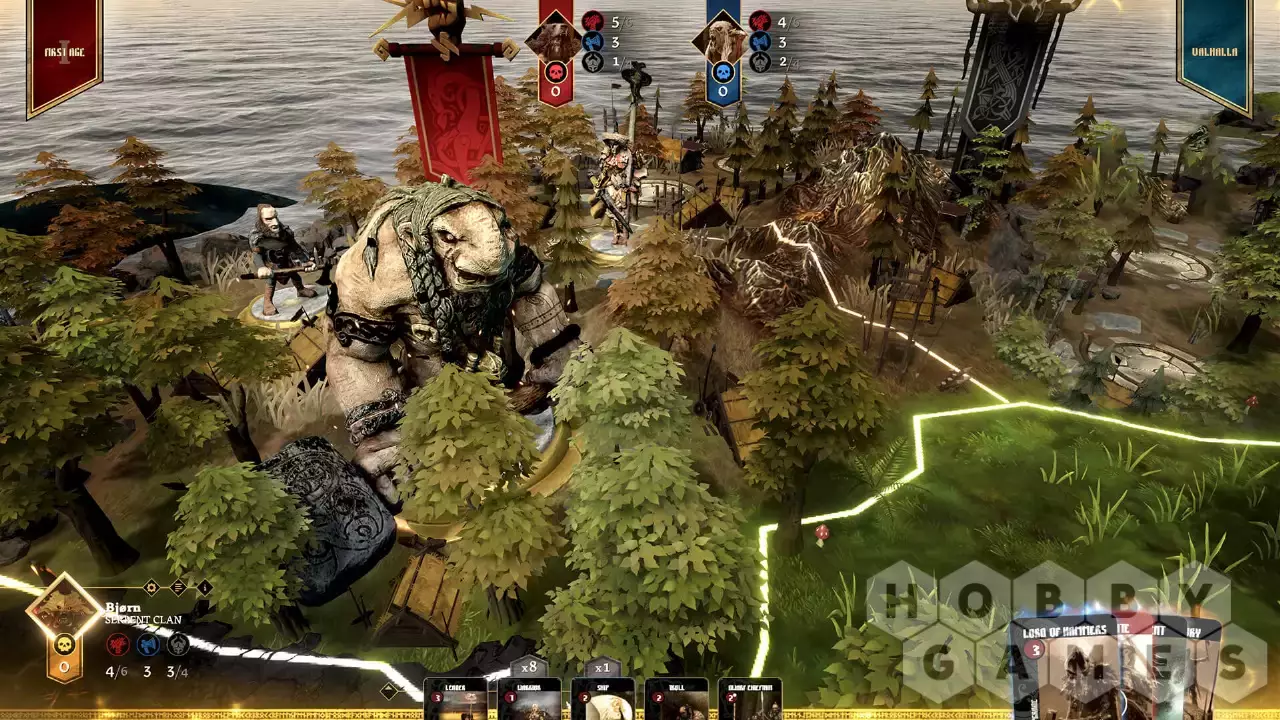Select the Leader unit card

pos(455,699)
